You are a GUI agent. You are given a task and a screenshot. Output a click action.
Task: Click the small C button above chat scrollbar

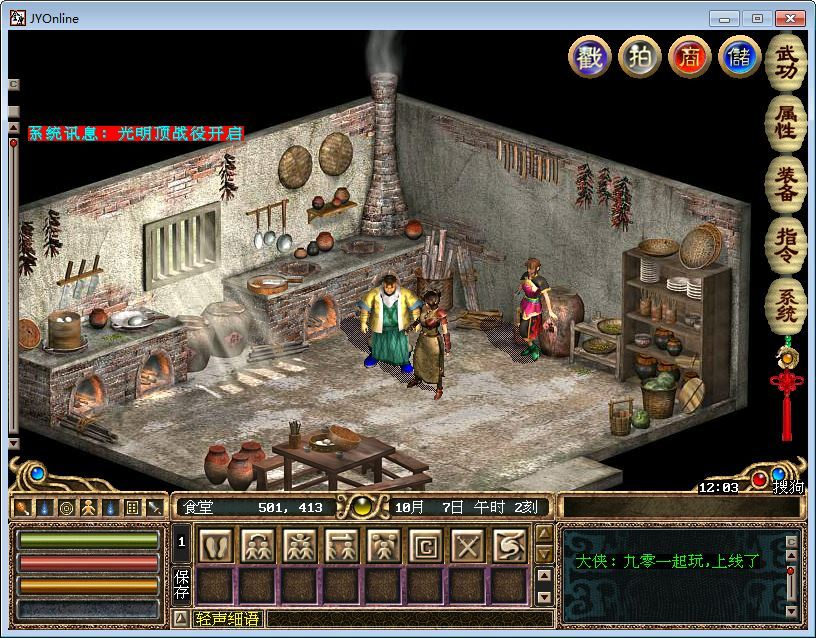coord(791,541)
